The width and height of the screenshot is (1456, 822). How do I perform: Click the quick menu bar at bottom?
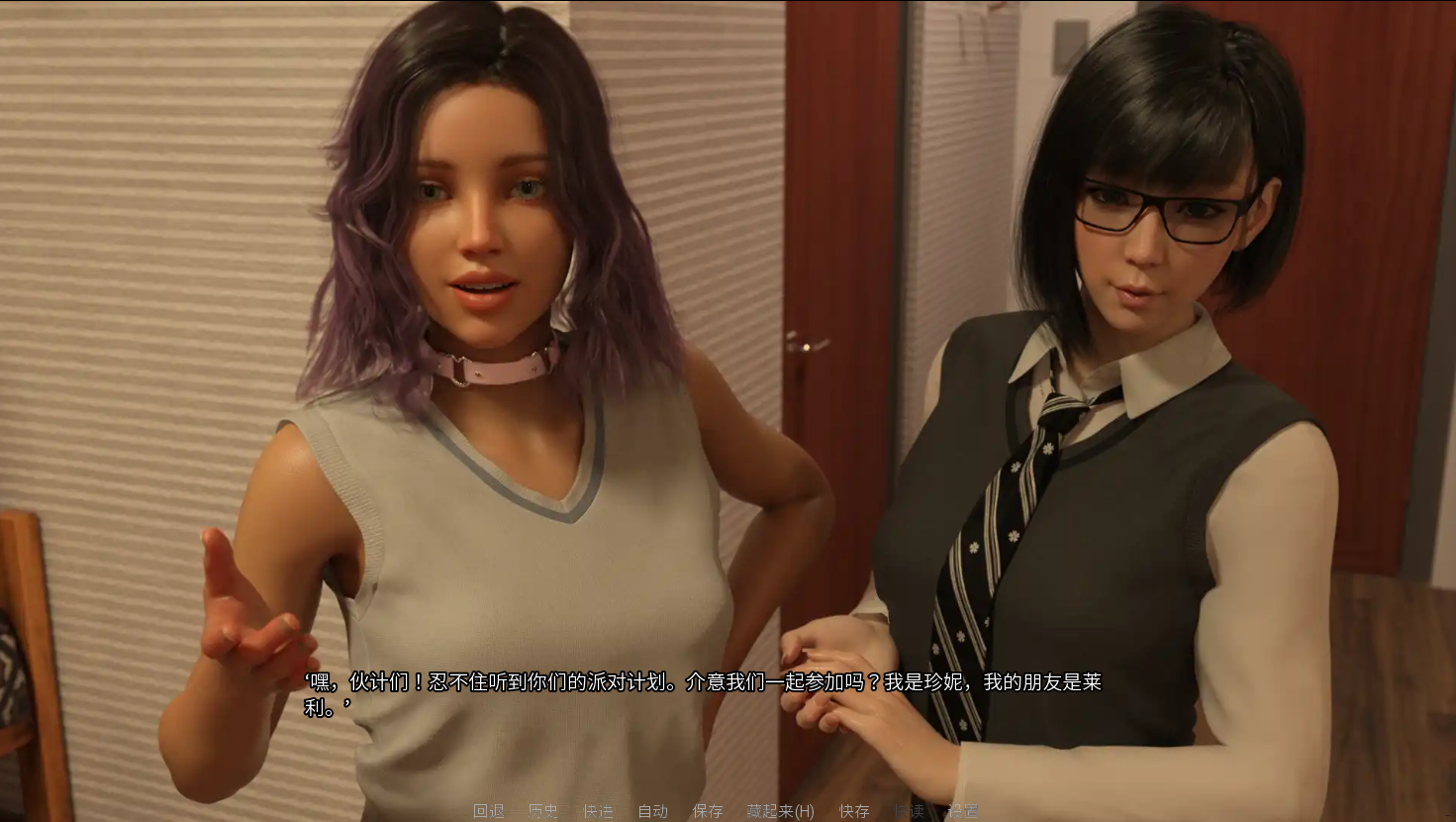click(x=723, y=810)
